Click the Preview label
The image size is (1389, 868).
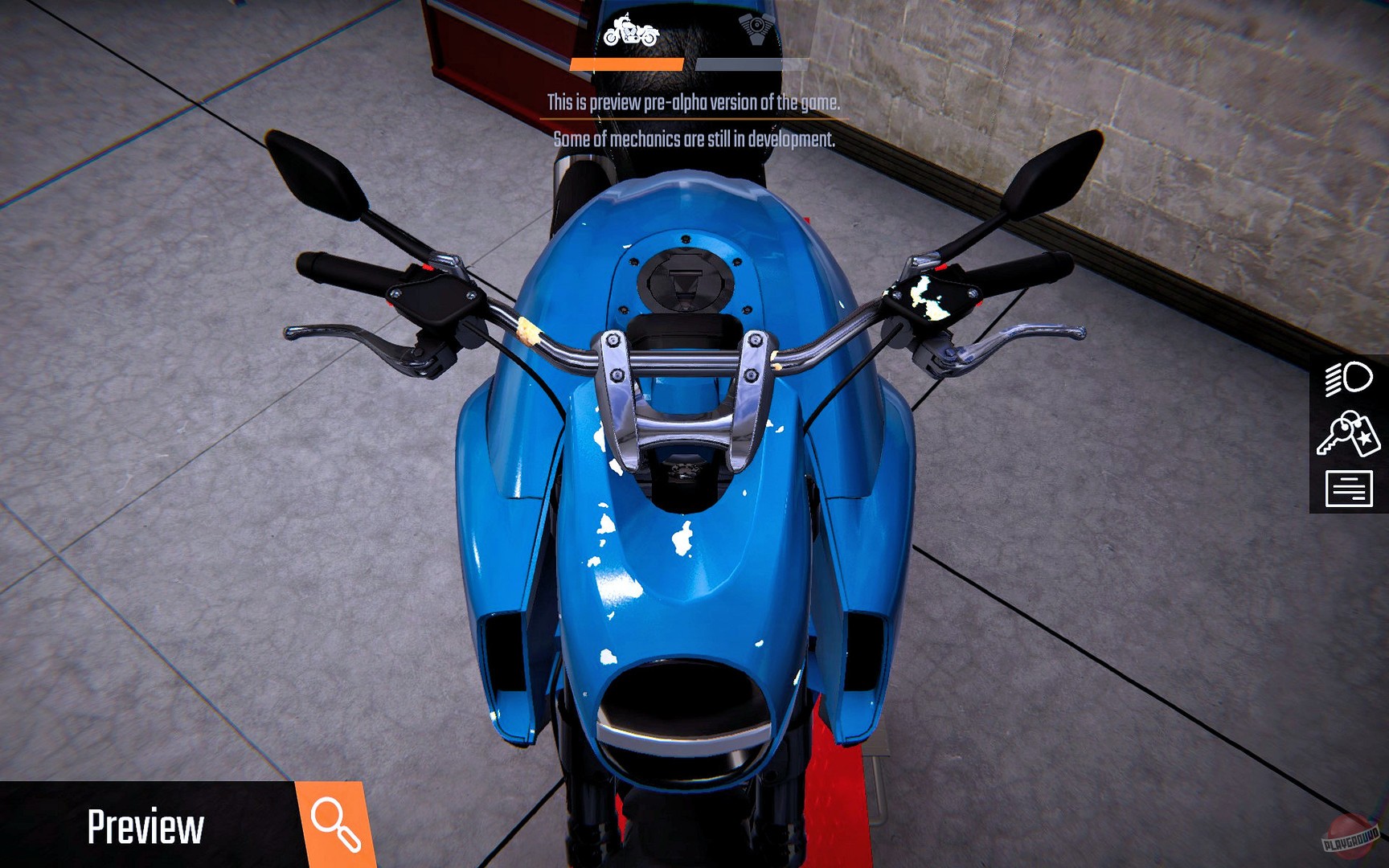pyautogui.click(x=146, y=825)
